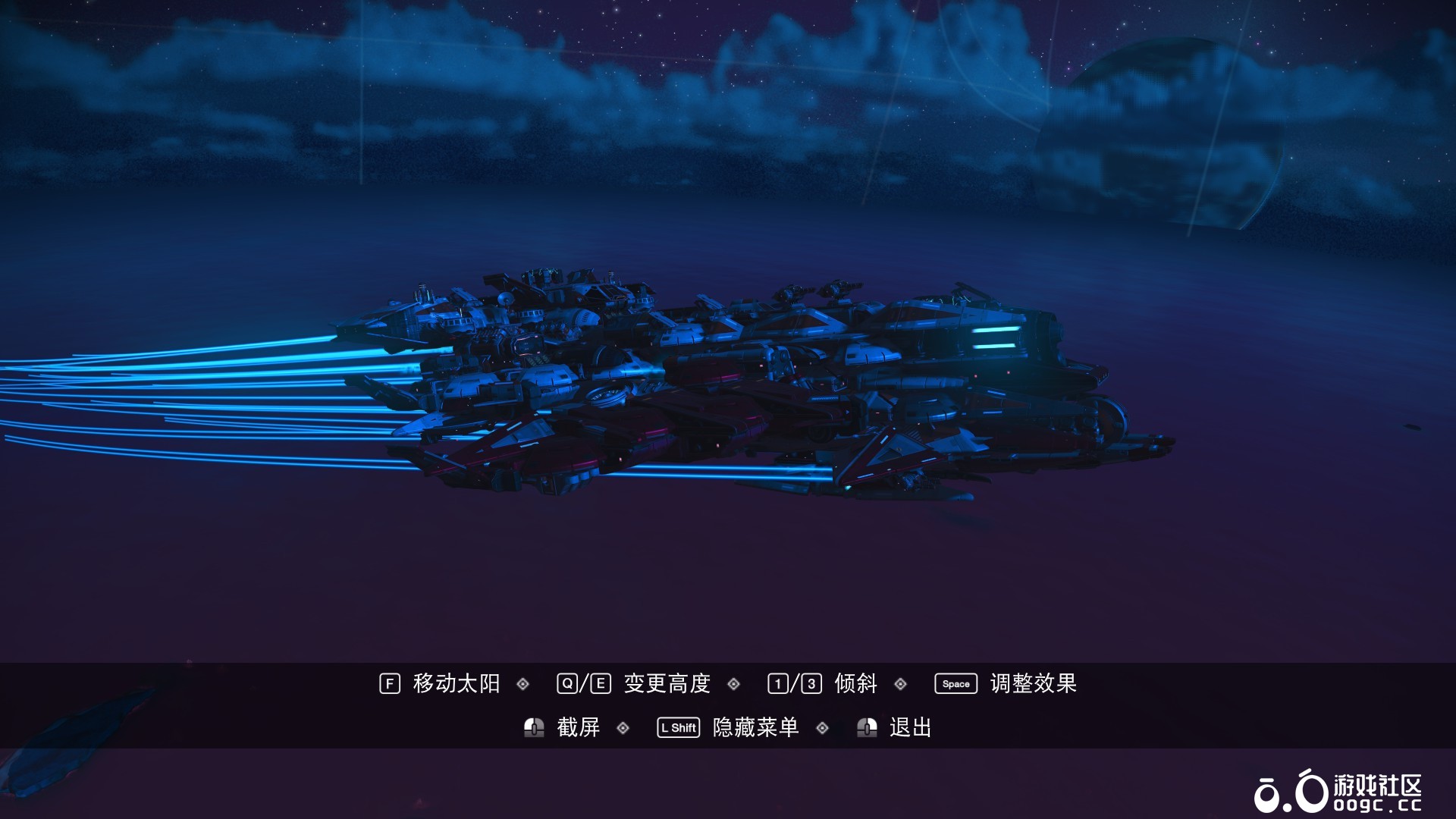Select the 变更高度 menu entry
Viewport: 1456px width, 819px height.
coord(667,682)
